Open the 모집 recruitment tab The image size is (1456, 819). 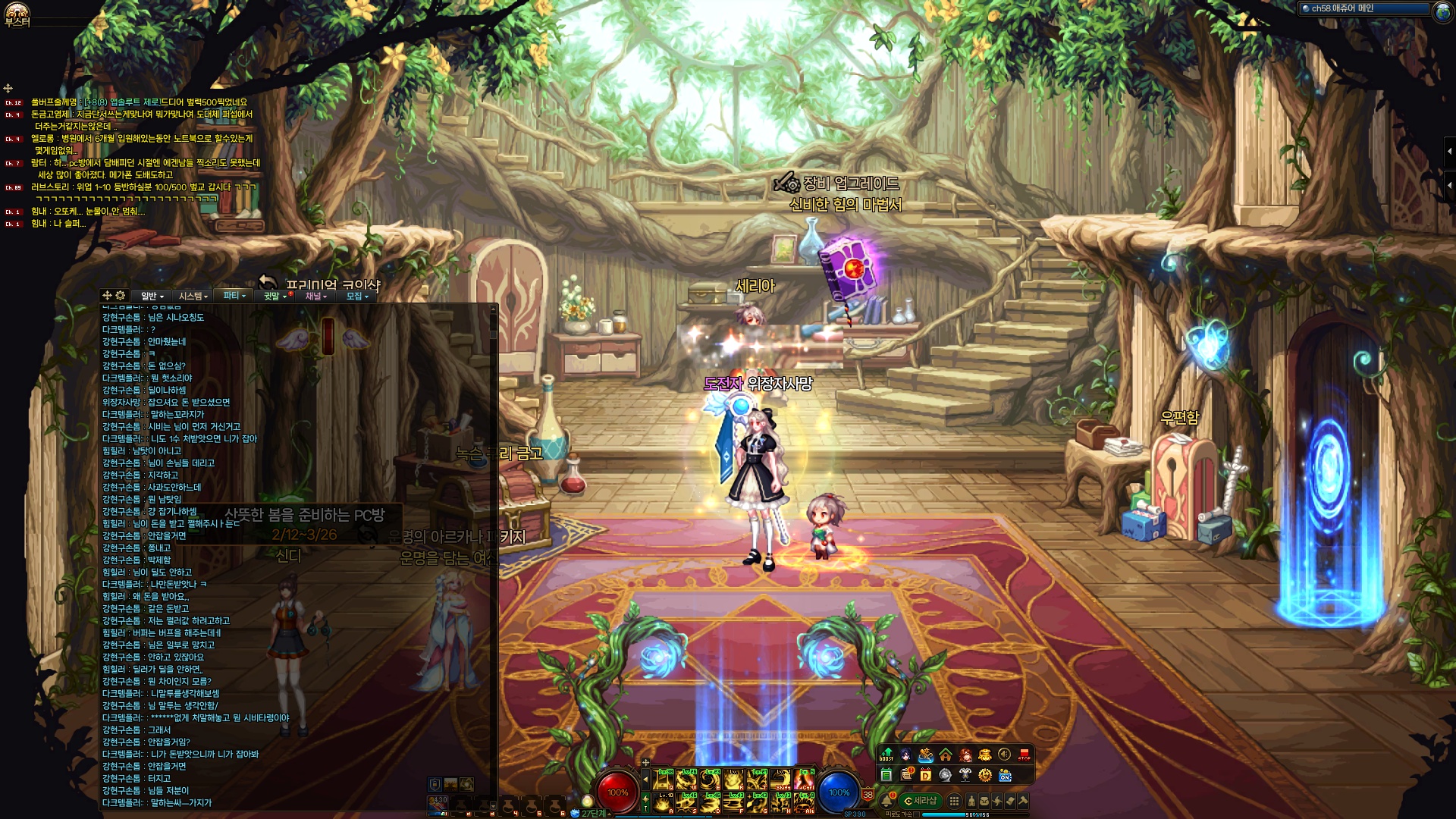point(356,296)
